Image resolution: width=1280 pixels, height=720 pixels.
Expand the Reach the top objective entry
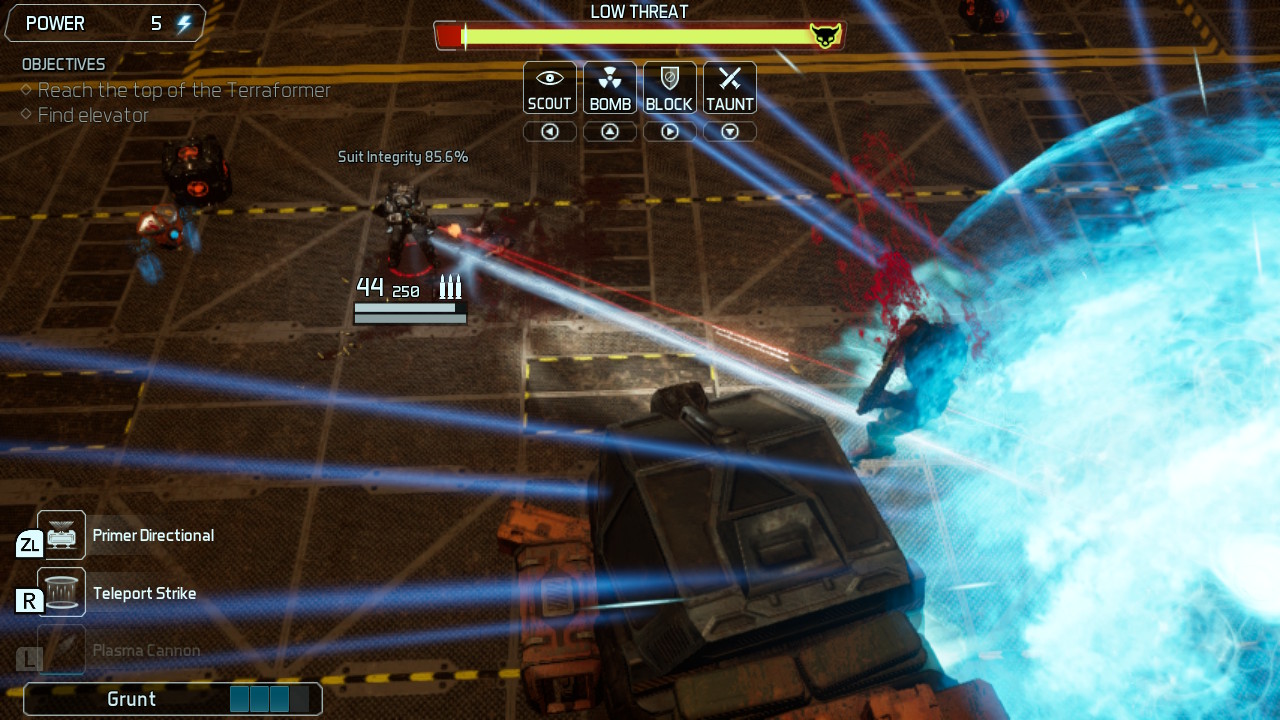pyautogui.click(x=183, y=90)
